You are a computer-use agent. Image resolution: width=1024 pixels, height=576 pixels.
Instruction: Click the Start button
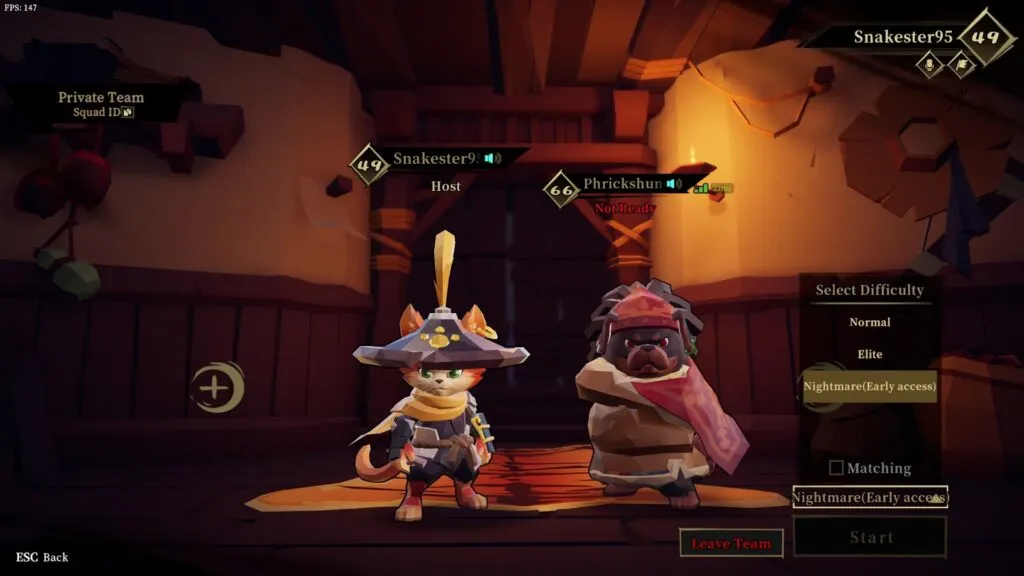point(870,537)
